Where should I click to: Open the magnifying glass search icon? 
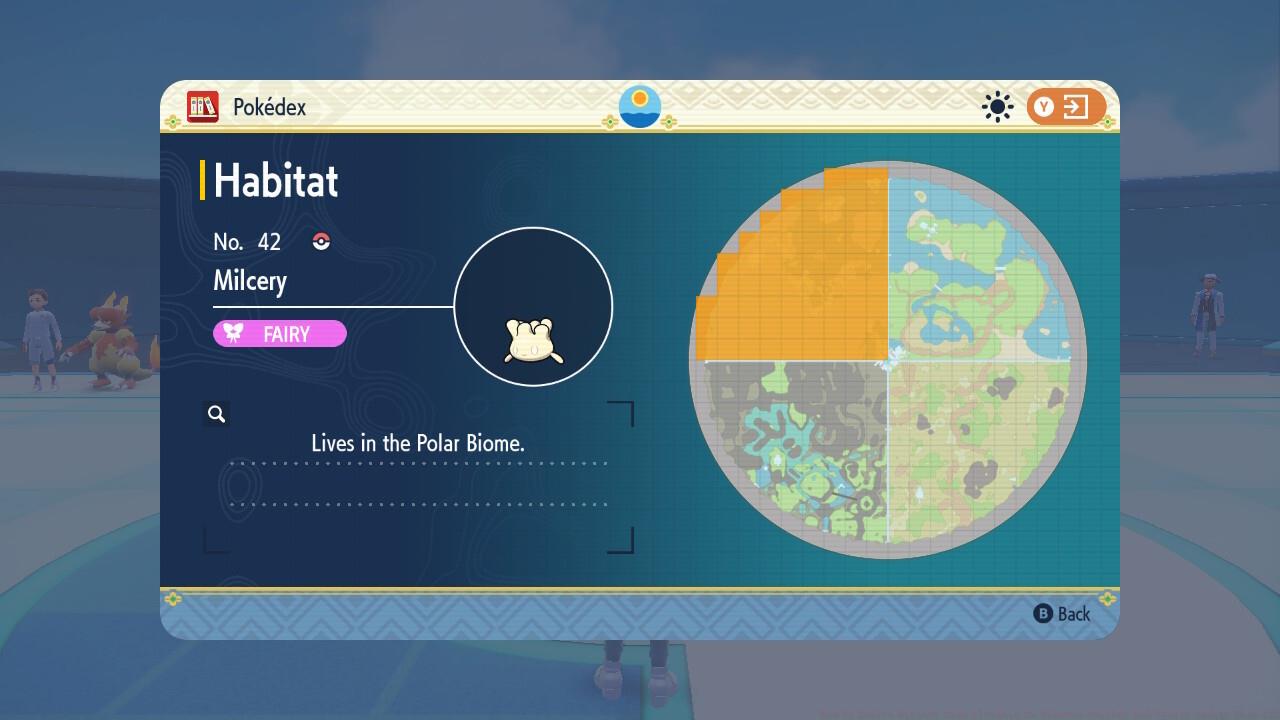click(216, 413)
